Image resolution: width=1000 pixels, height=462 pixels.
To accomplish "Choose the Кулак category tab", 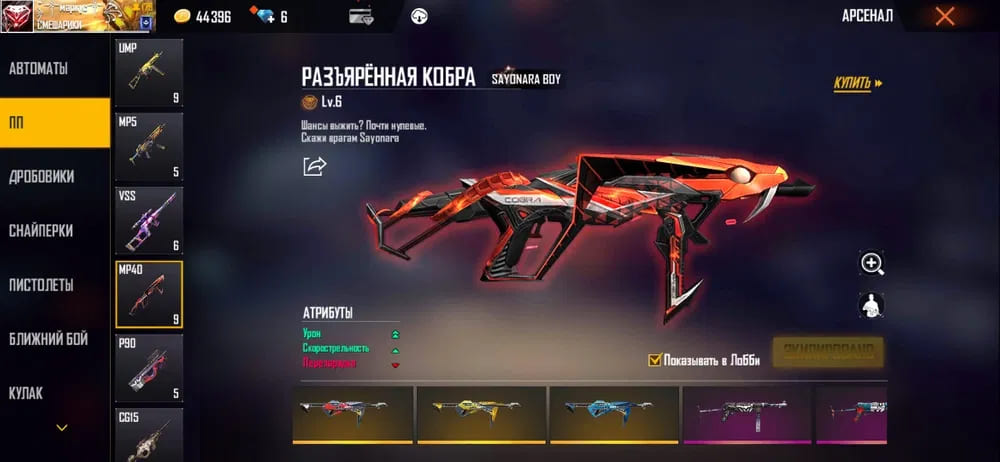I will pos(26,393).
